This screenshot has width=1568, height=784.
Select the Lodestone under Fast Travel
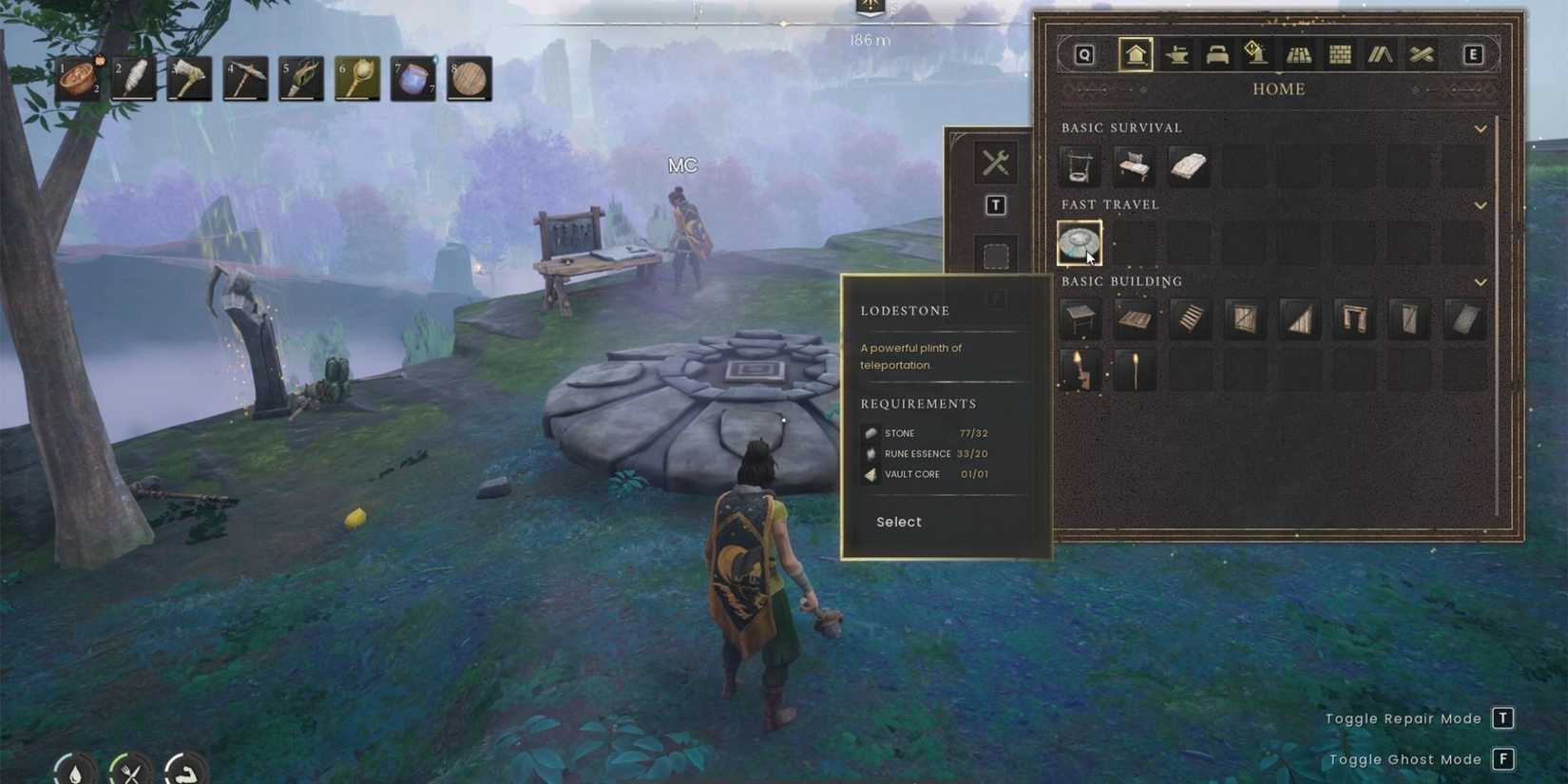1079,242
